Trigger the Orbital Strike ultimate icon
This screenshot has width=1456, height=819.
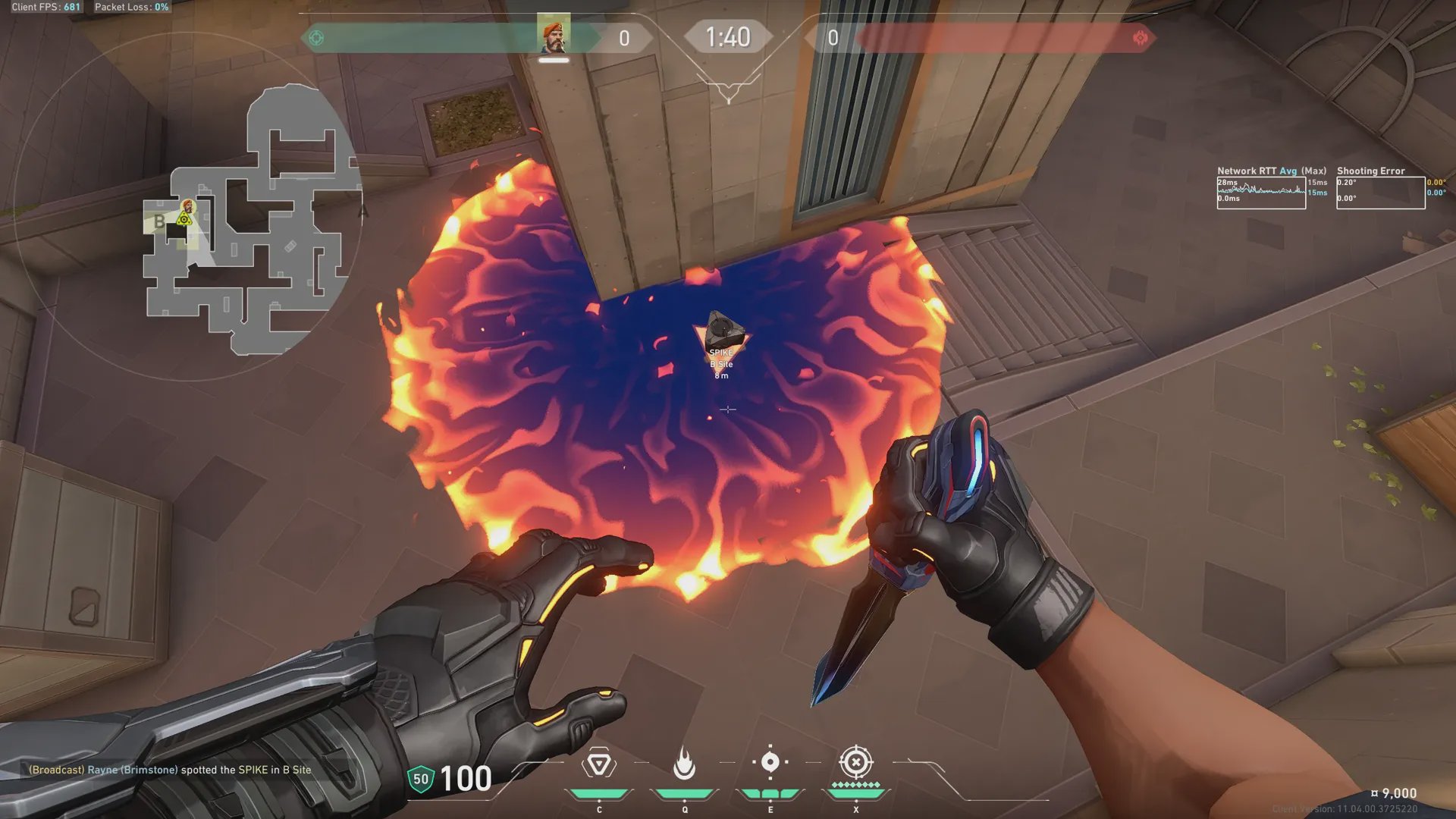tap(855, 762)
